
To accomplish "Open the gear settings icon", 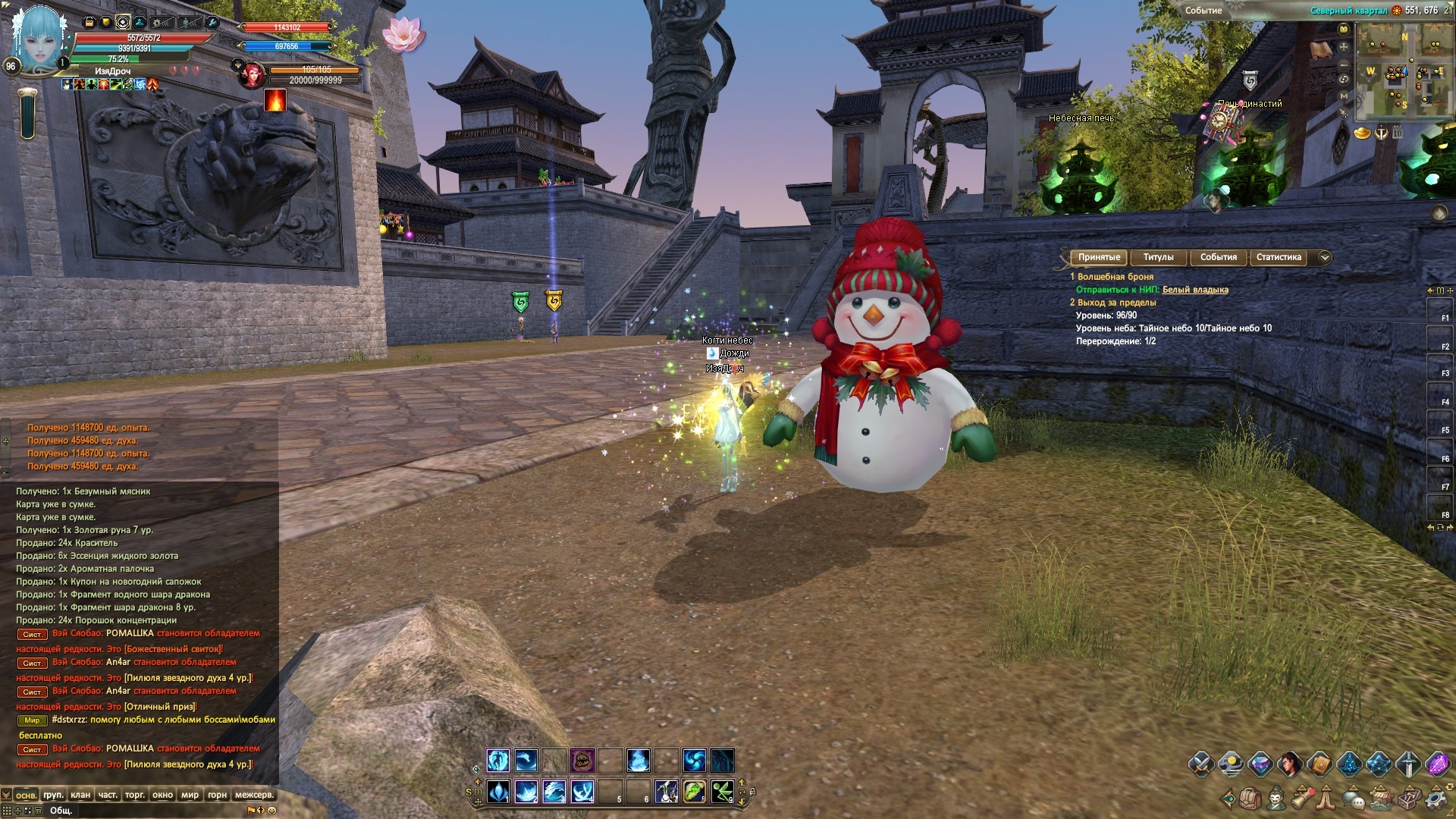I will 1436,799.
